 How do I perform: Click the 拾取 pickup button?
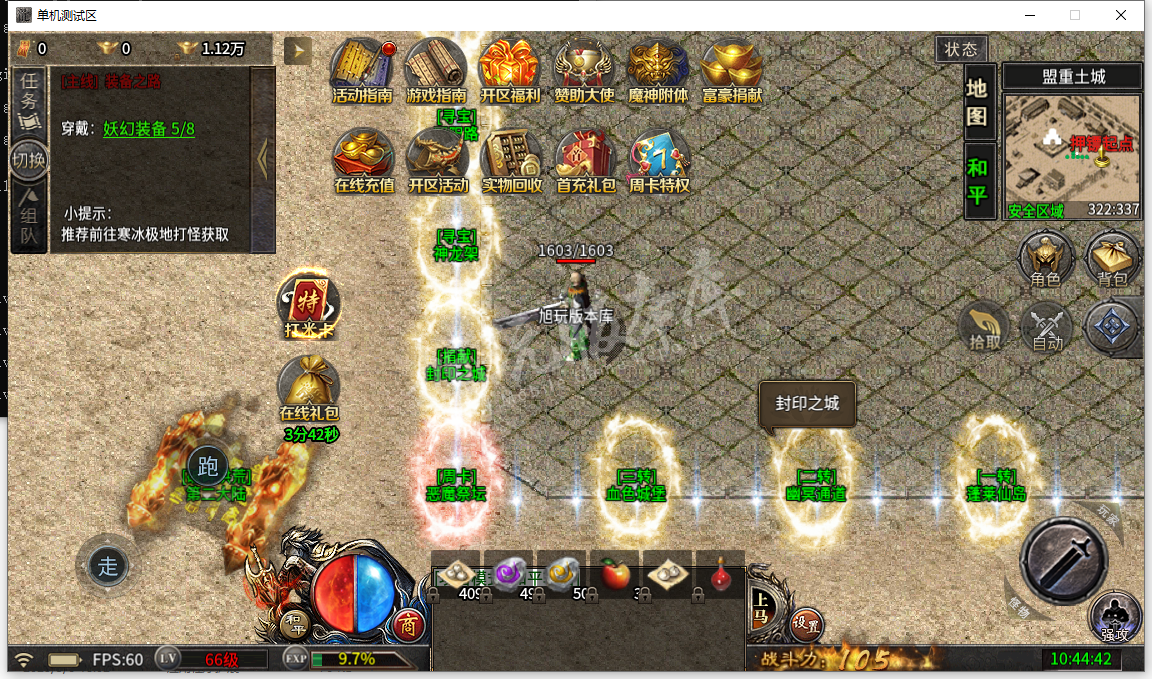click(985, 328)
